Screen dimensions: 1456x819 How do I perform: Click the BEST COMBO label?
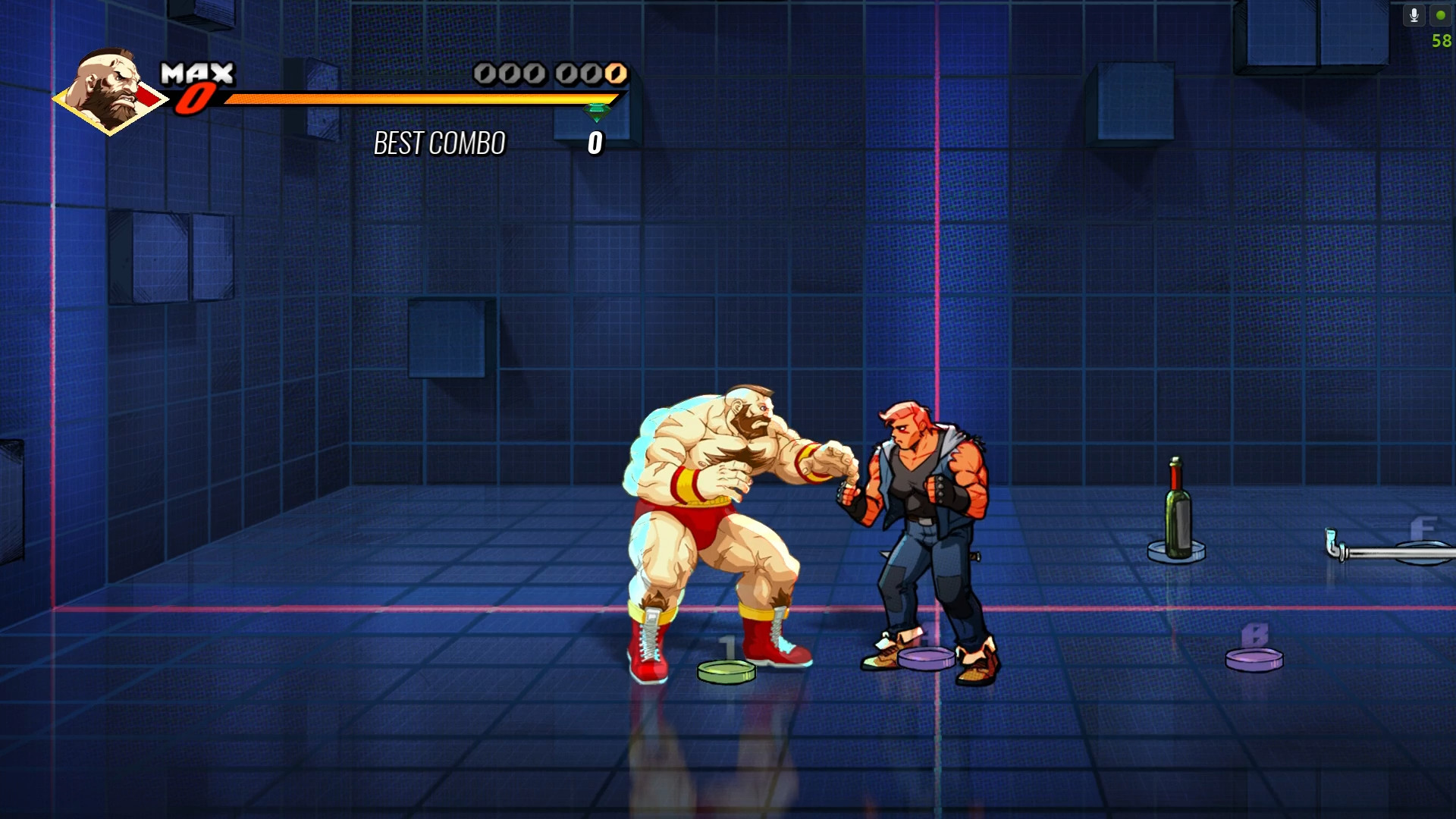coord(440,143)
